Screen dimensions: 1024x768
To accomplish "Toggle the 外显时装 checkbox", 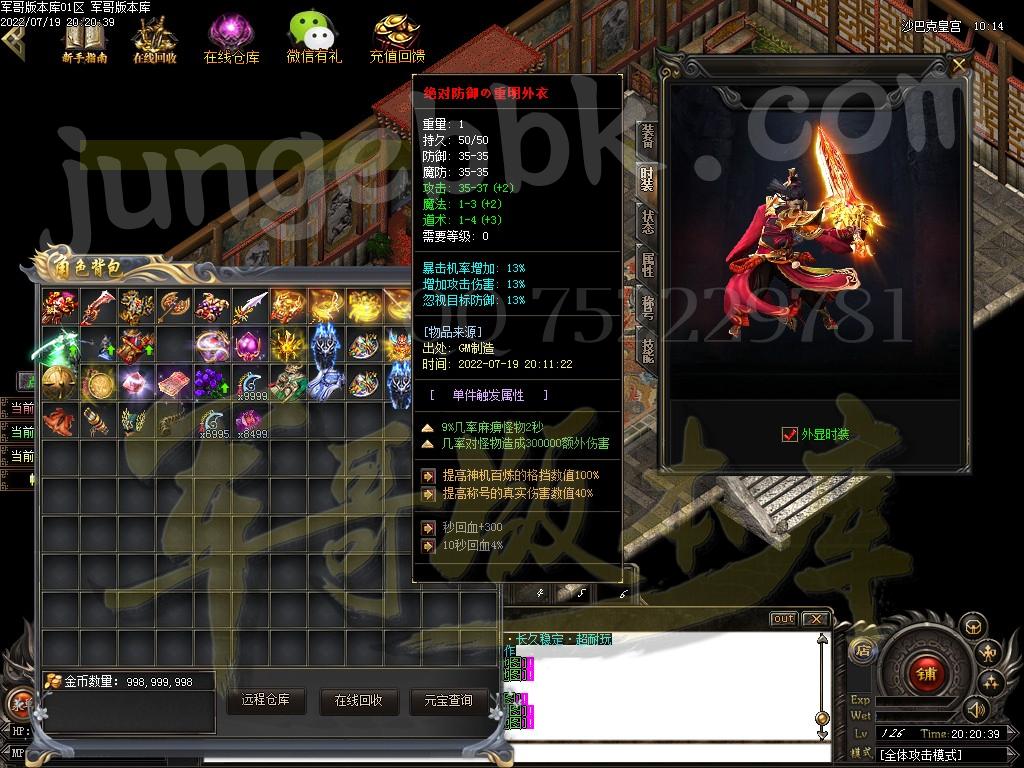I will [x=789, y=434].
